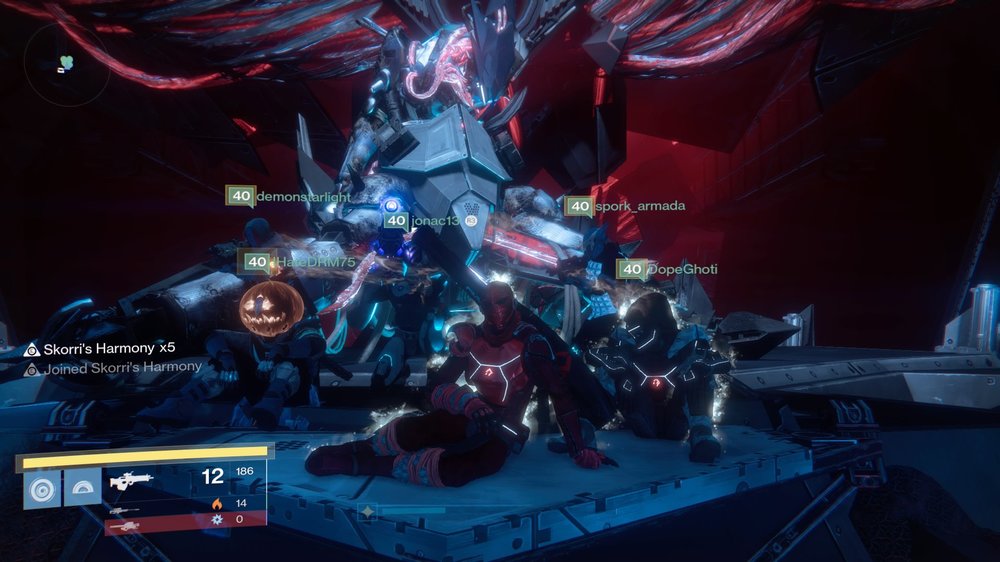Screen dimensions: 1000x562
Task: Select the spiral grenade ability icon
Action: (42, 489)
